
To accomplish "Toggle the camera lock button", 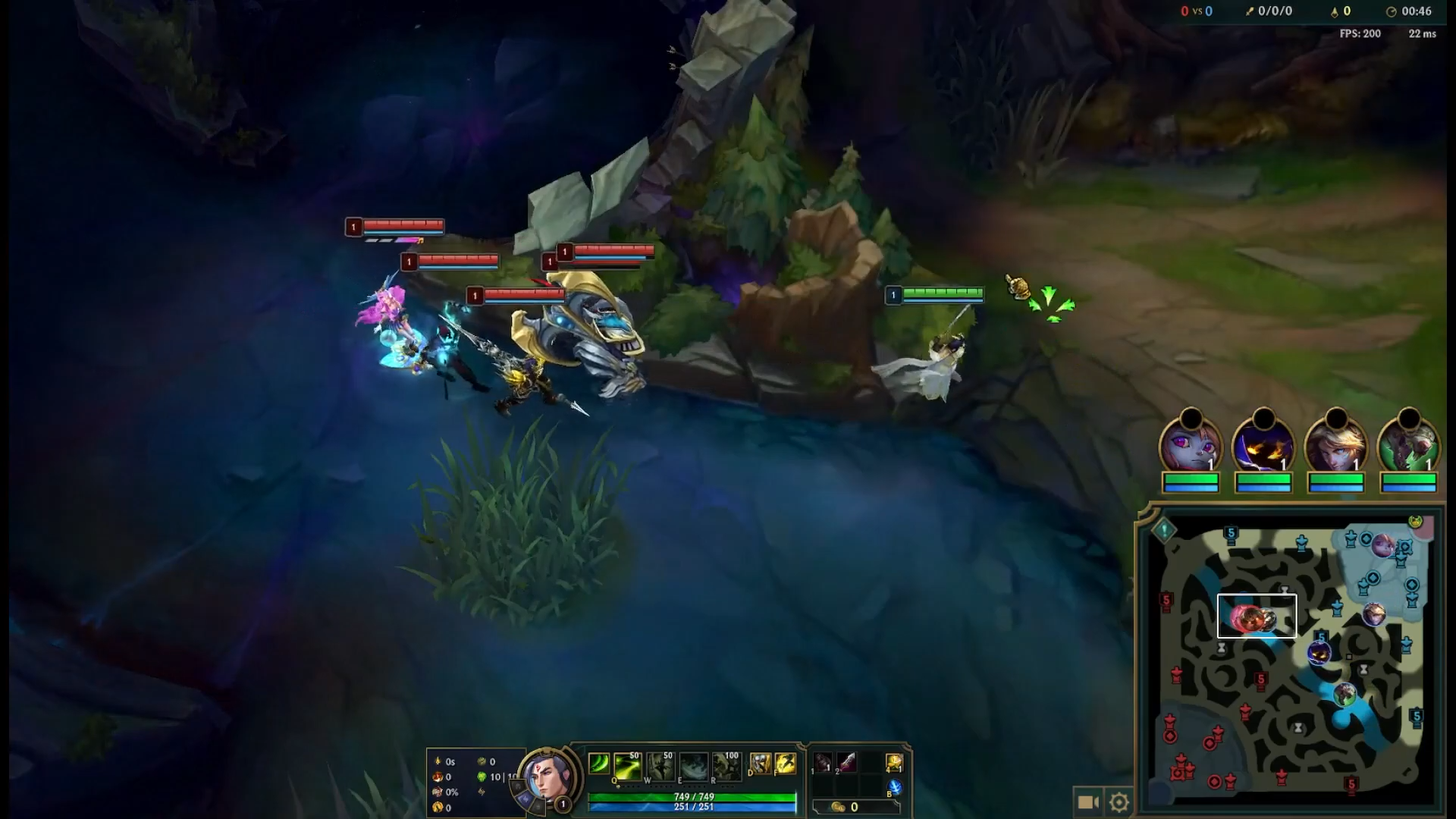I will (x=1088, y=802).
